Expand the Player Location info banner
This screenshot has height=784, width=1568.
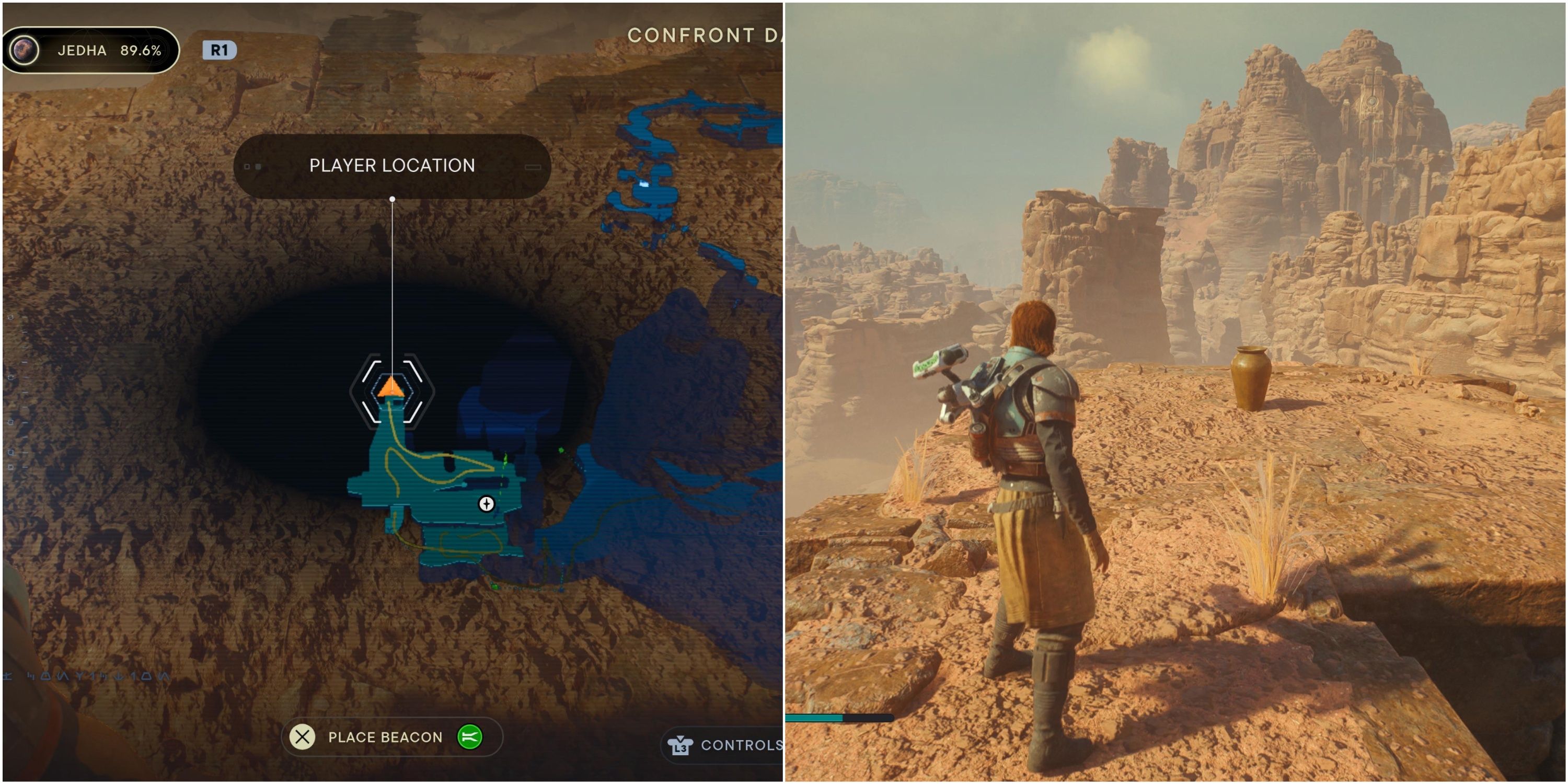tap(391, 166)
